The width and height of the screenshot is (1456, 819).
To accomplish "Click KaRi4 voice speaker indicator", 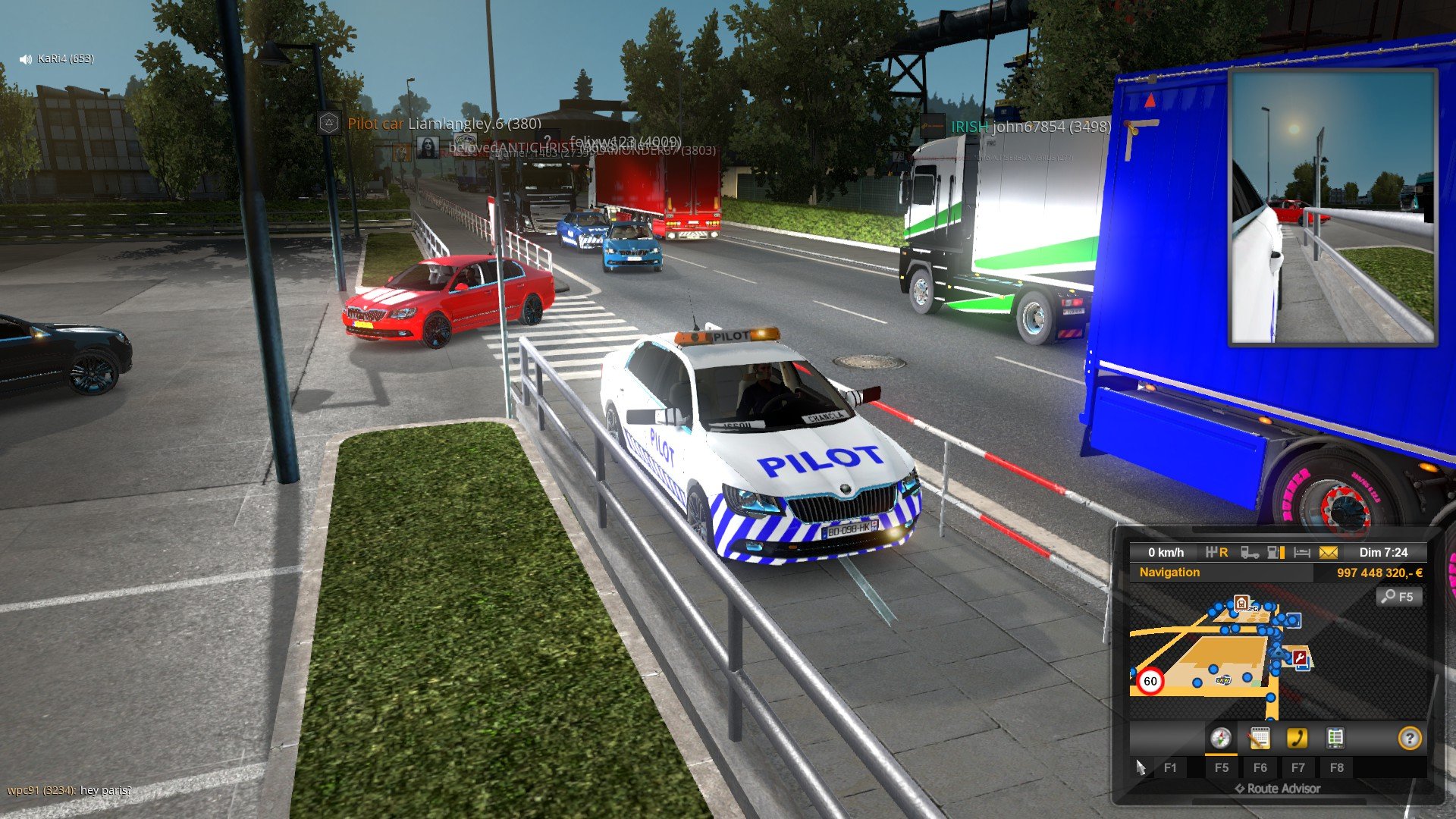I will 26,59.
